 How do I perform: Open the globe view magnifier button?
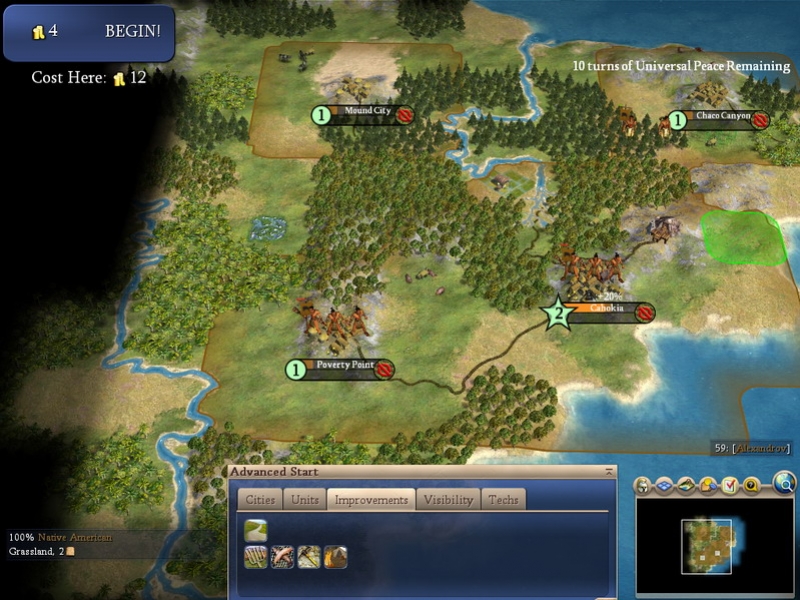pos(783,485)
